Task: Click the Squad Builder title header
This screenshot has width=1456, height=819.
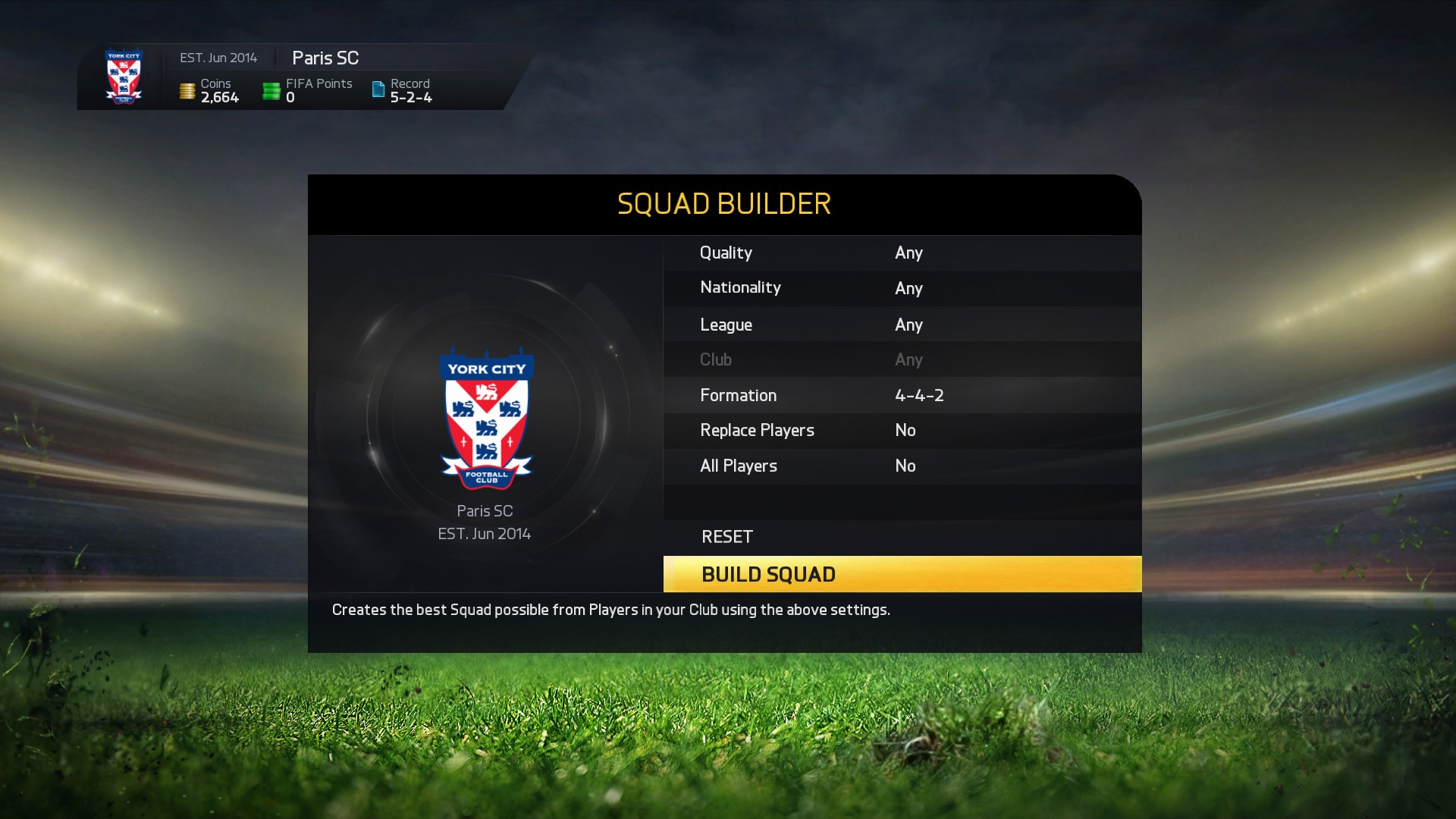Action: click(723, 204)
